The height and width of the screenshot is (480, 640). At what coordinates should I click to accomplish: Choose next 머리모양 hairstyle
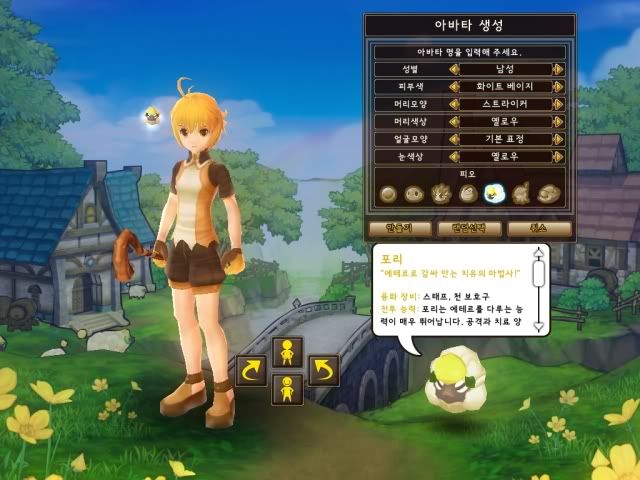click(x=558, y=104)
